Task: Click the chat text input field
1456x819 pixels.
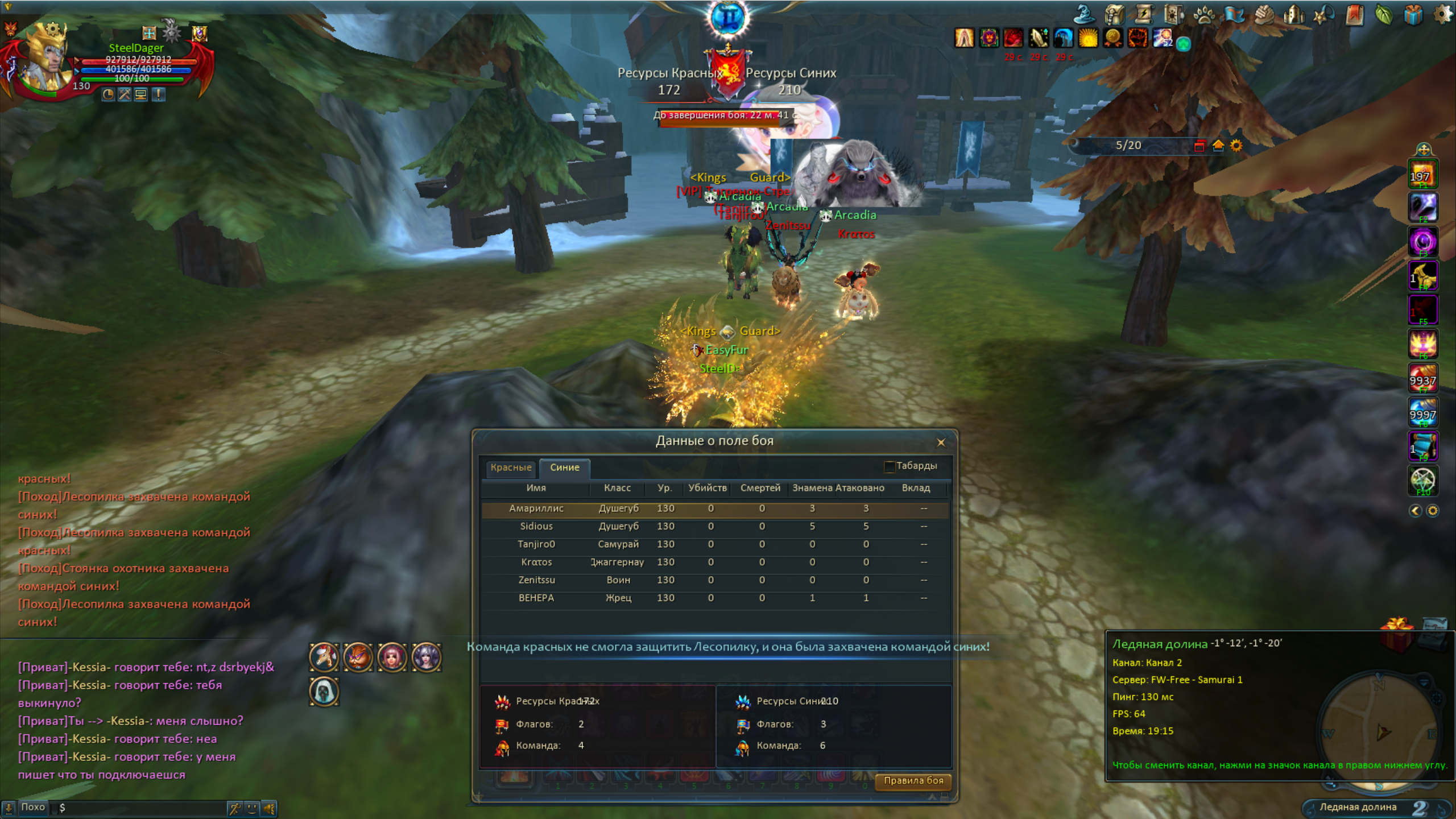Action: coord(142,808)
